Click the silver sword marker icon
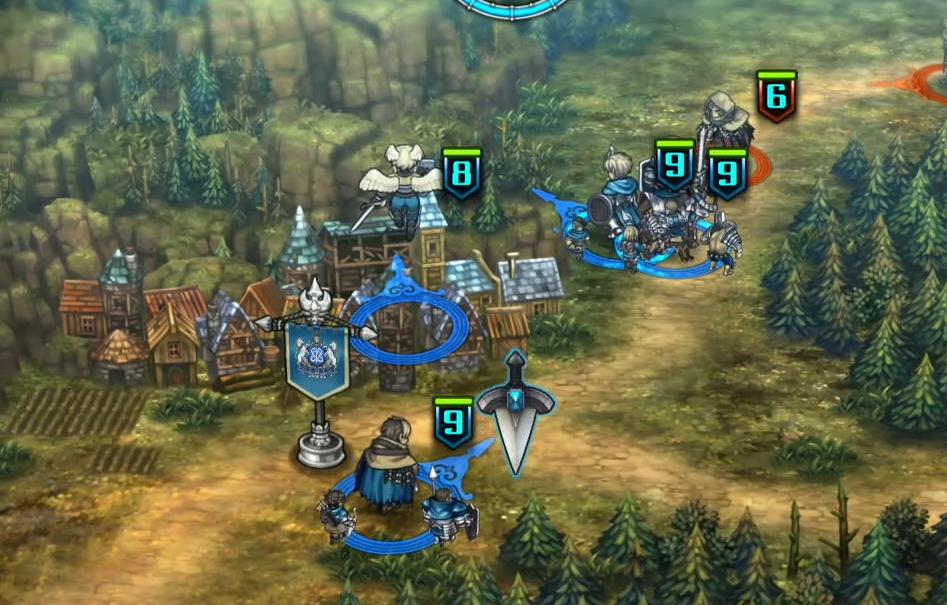Image resolution: width=947 pixels, height=605 pixels. point(515,408)
